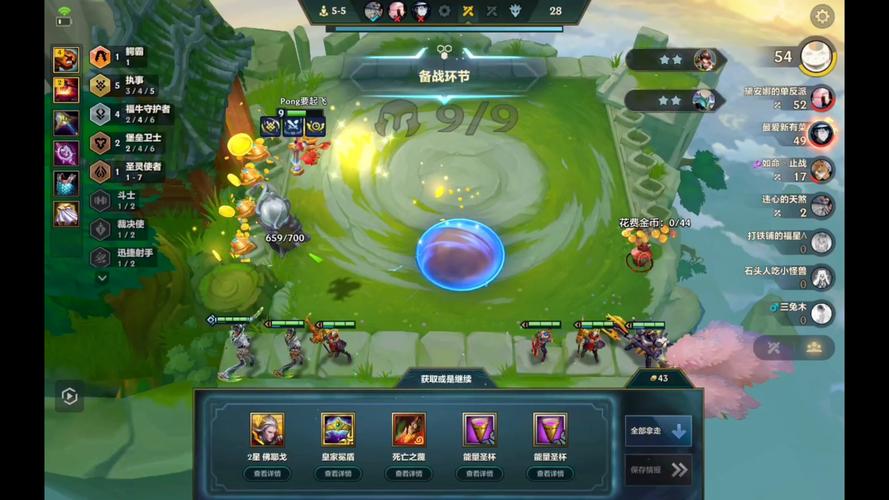Show the 福牛守护者 trait details
Image resolution: width=889 pixels, height=500 pixels.
pyautogui.click(x=101, y=114)
